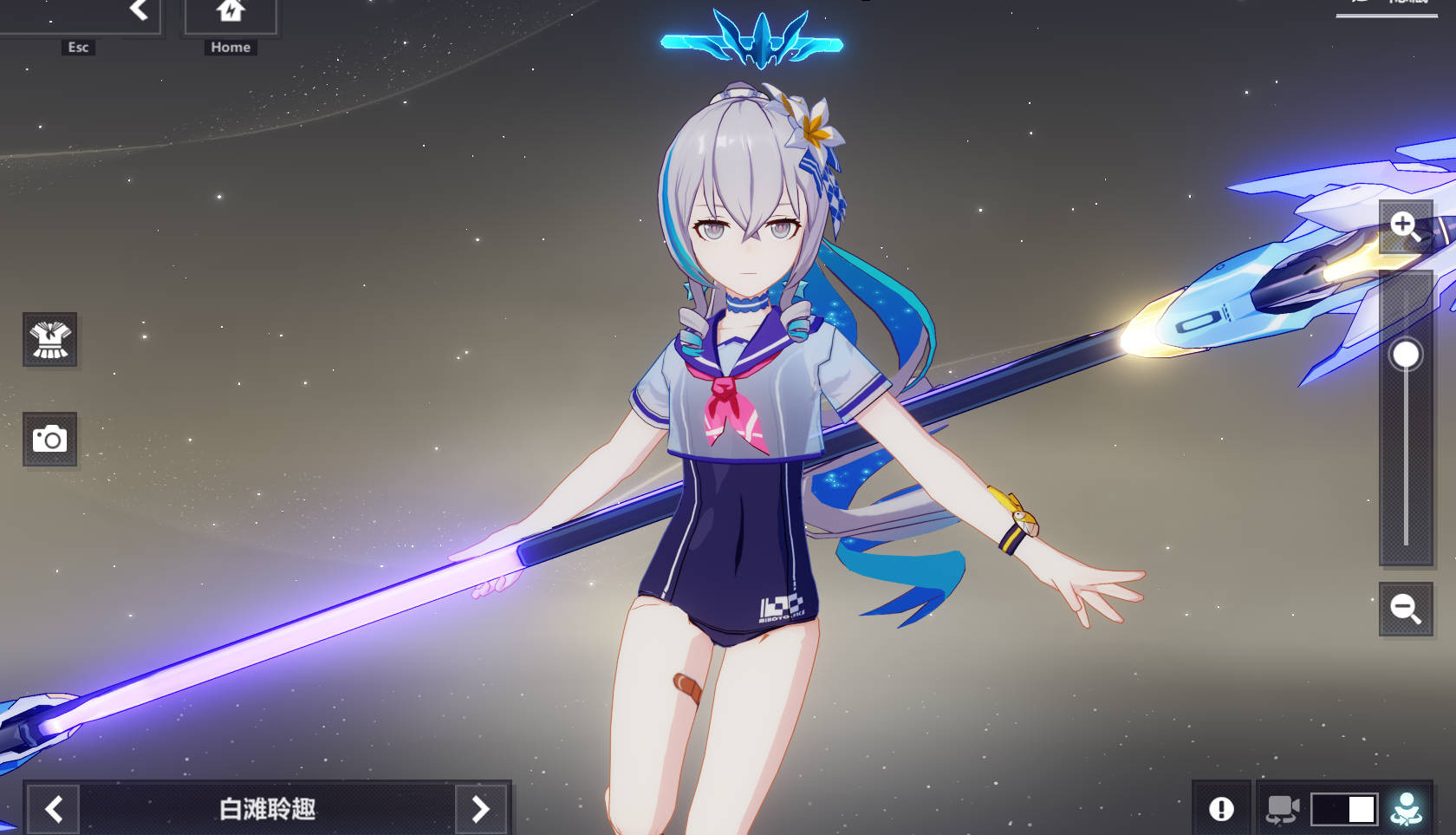Image resolution: width=1456 pixels, height=835 pixels.
Task: Zoom out using the magnifier minus icon
Action: point(1406,607)
